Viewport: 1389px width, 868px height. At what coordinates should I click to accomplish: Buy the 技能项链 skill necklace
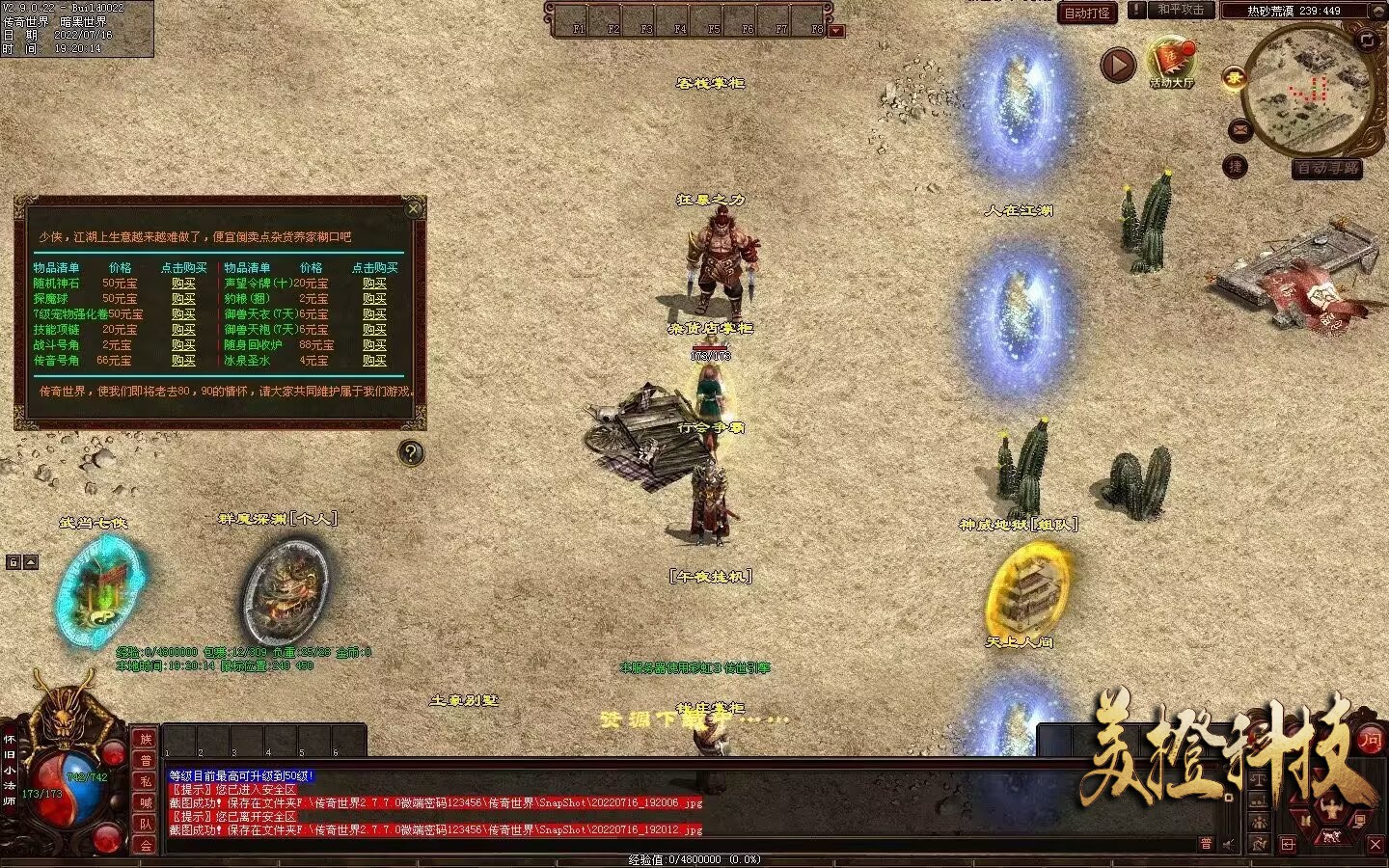point(183,330)
